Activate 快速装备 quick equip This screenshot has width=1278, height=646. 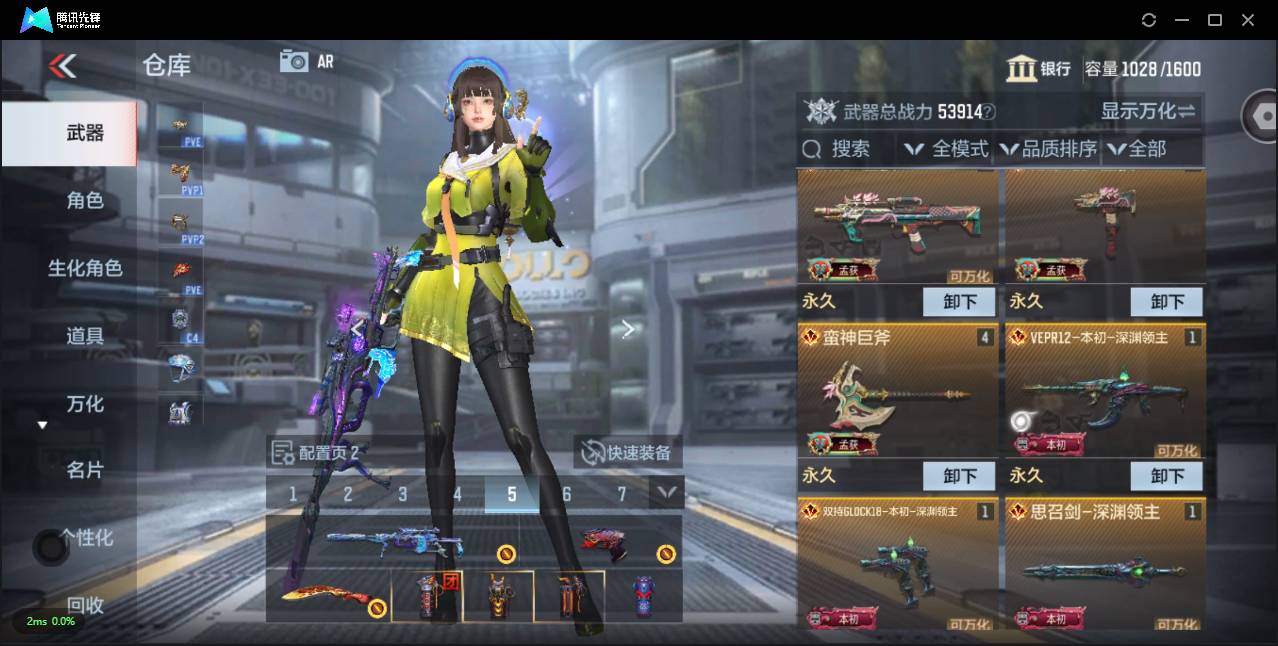[x=628, y=453]
